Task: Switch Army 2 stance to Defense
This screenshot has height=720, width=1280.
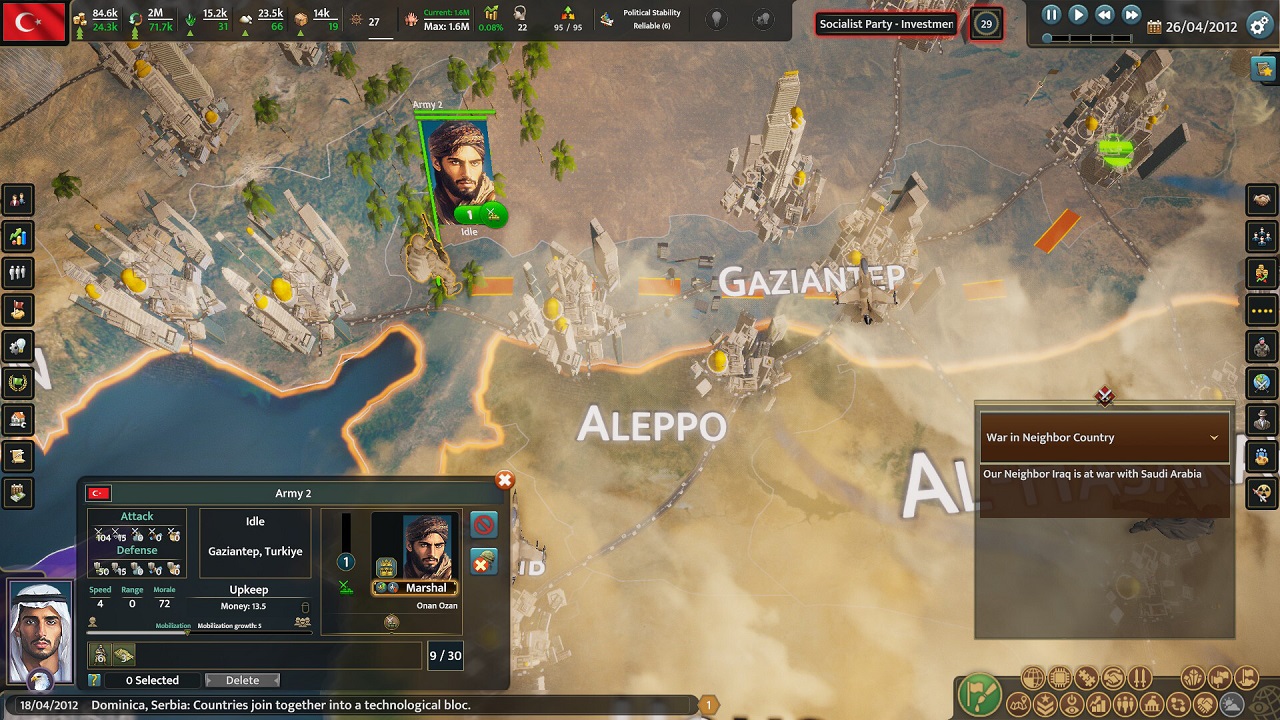Action: pos(136,550)
